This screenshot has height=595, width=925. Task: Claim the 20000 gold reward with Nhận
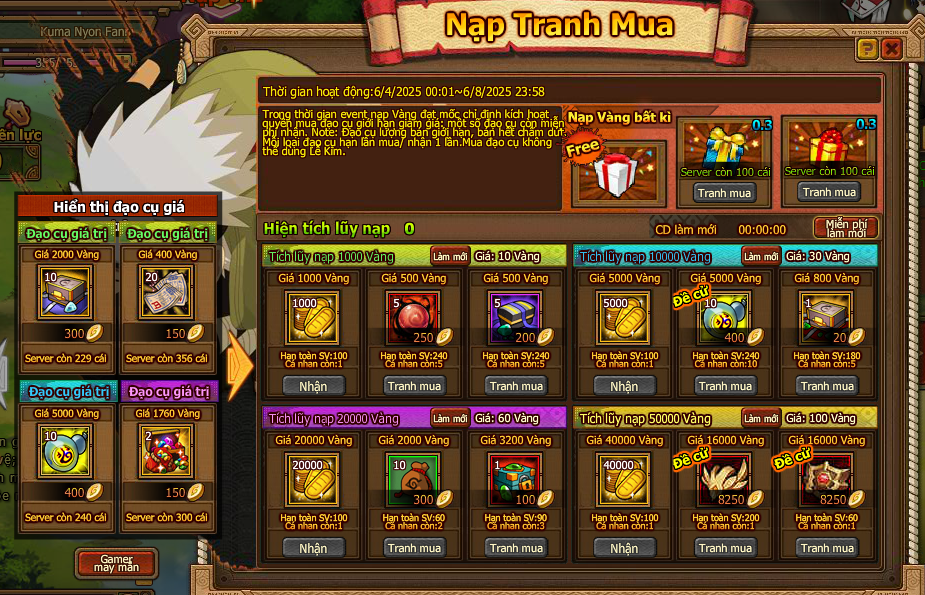(x=313, y=548)
